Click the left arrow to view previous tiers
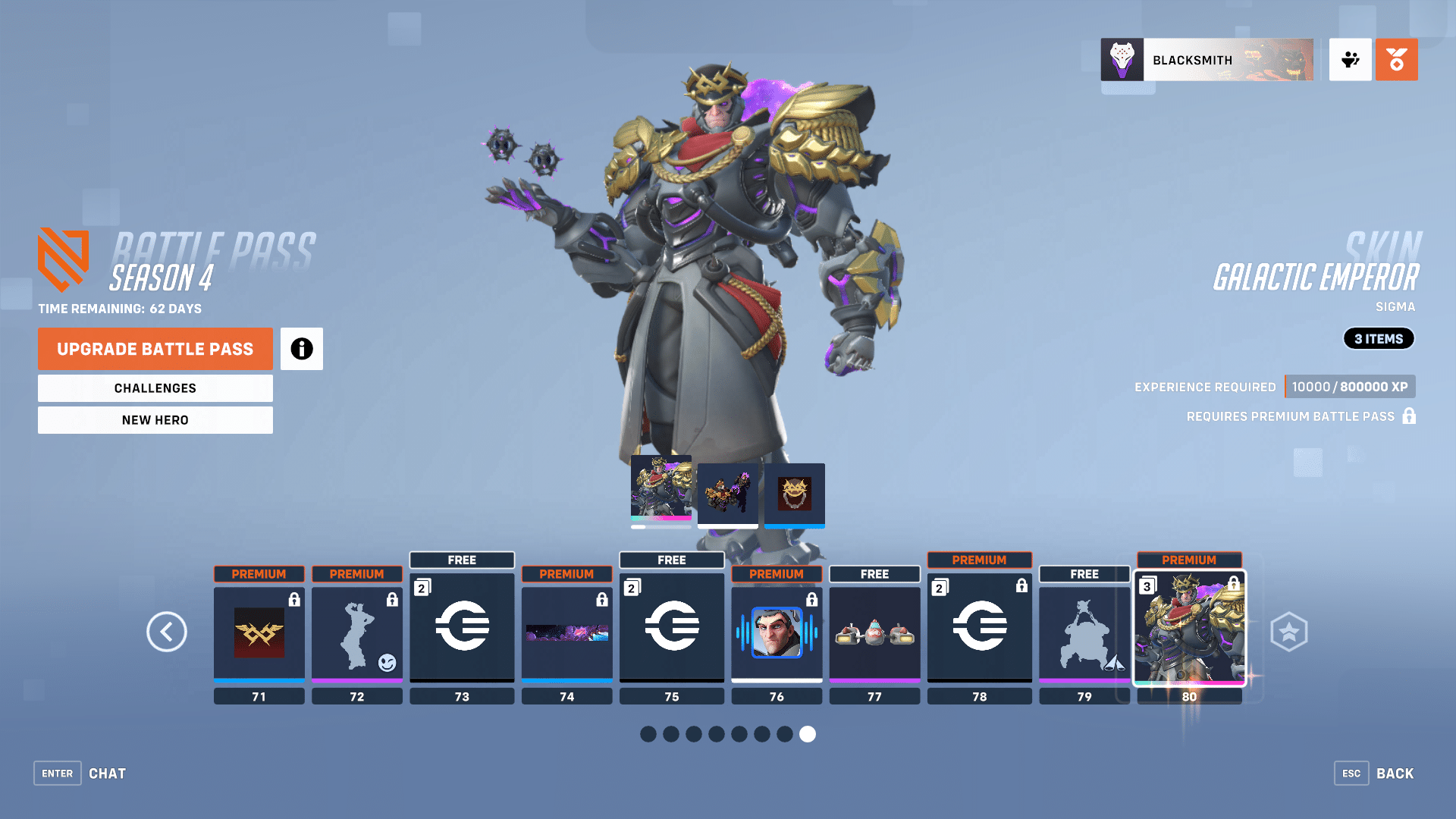This screenshot has height=819, width=1456. (x=167, y=632)
